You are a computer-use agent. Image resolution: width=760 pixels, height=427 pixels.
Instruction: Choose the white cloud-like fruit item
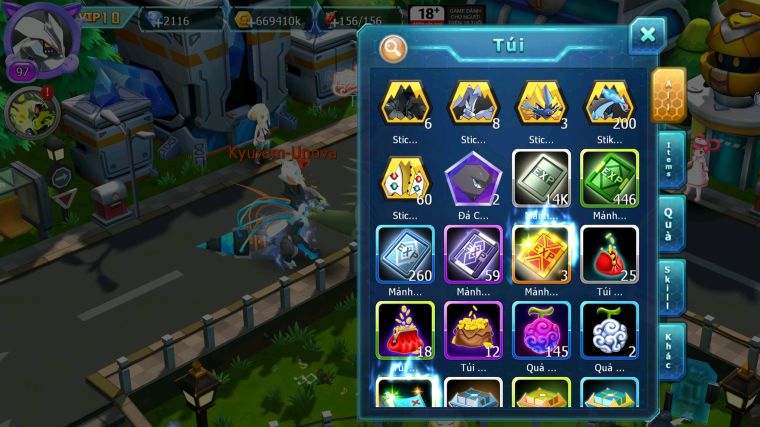click(x=609, y=329)
